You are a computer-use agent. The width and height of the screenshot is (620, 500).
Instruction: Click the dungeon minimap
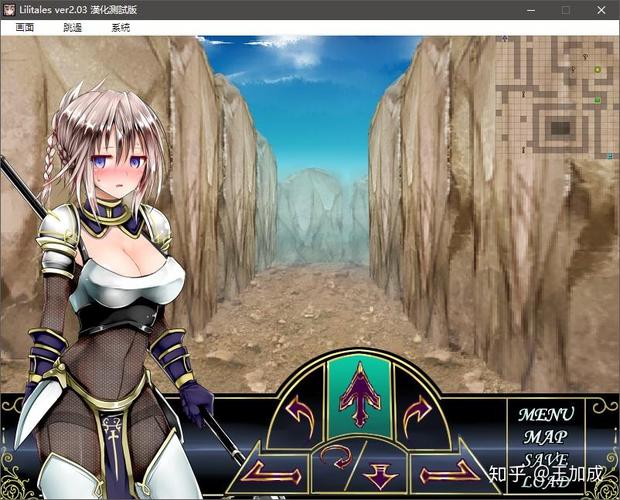tap(556, 97)
